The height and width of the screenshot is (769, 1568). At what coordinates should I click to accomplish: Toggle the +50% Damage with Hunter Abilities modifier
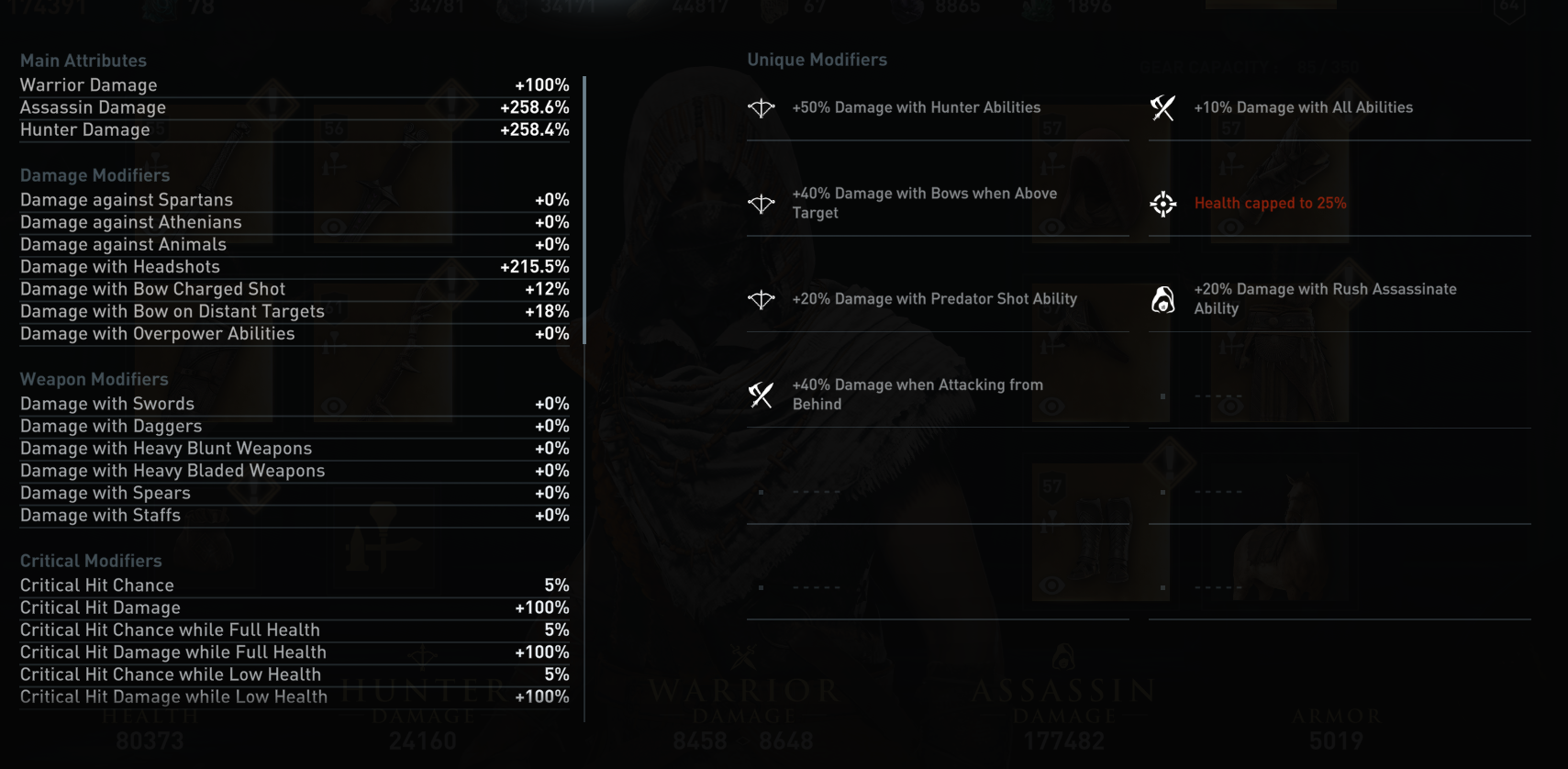[x=917, y=107]
